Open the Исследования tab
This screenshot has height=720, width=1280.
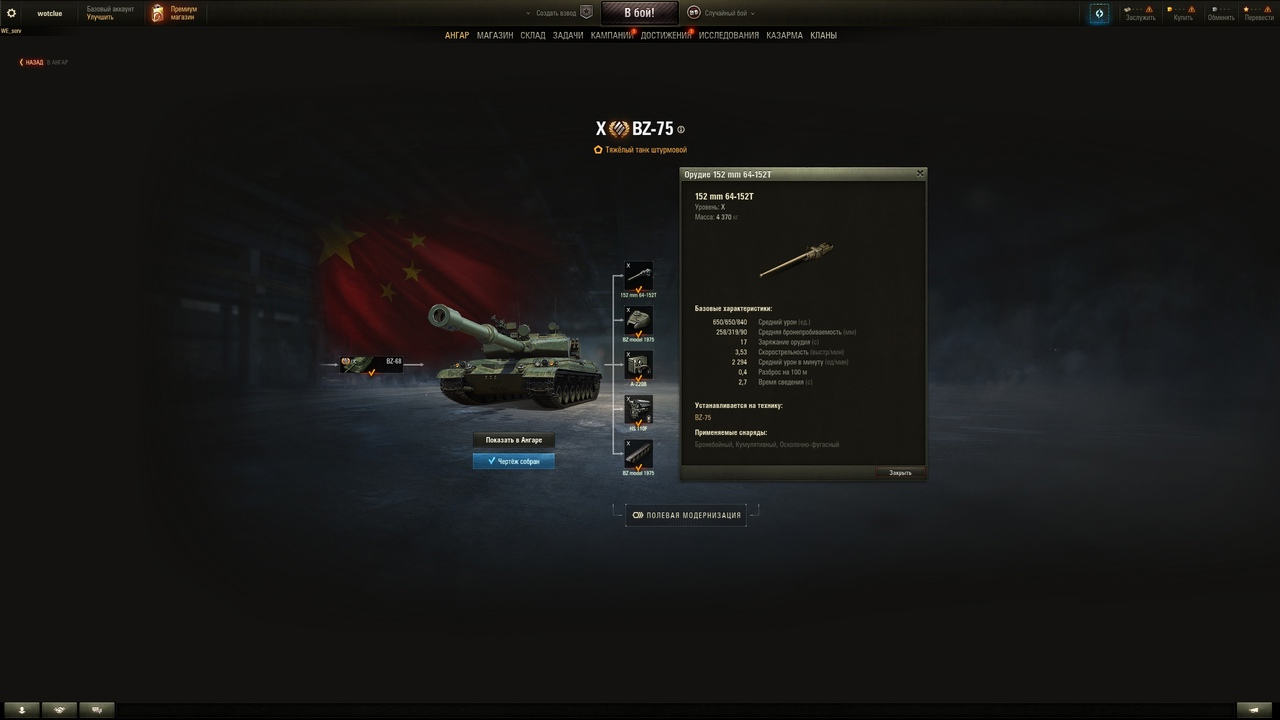tap(729, 35)
